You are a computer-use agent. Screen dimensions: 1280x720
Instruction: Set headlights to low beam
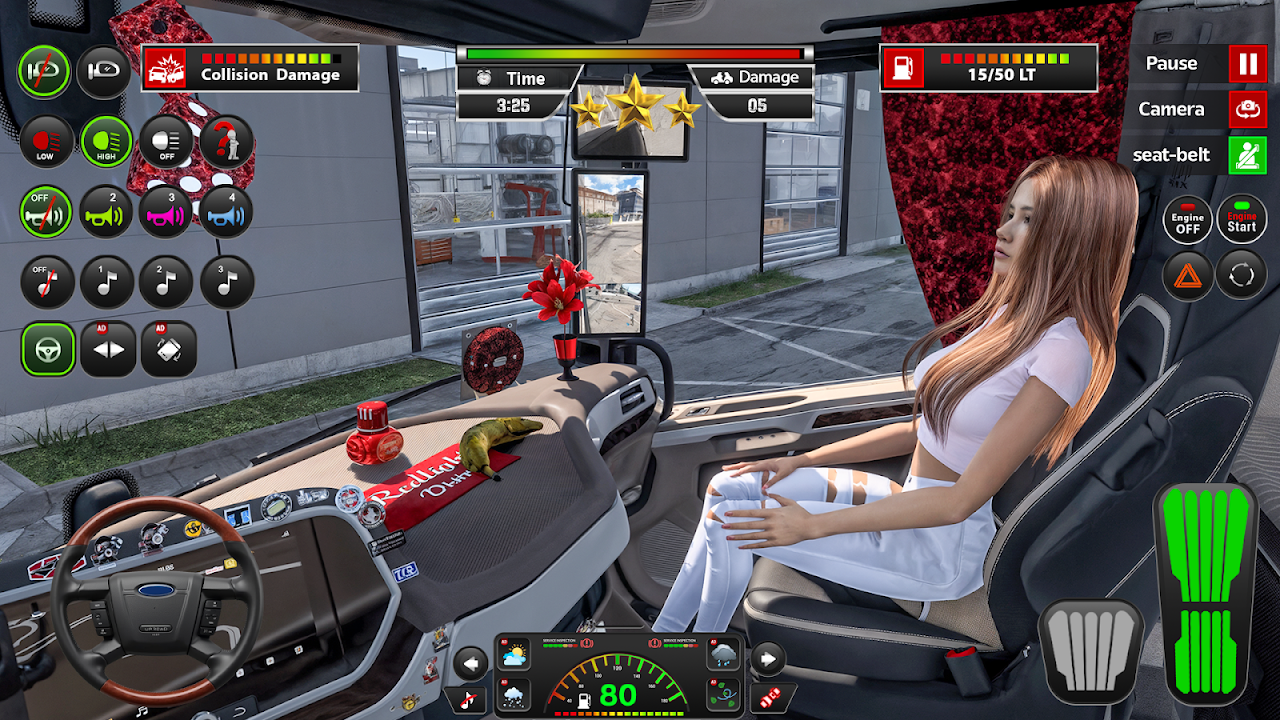pos(46,142)
